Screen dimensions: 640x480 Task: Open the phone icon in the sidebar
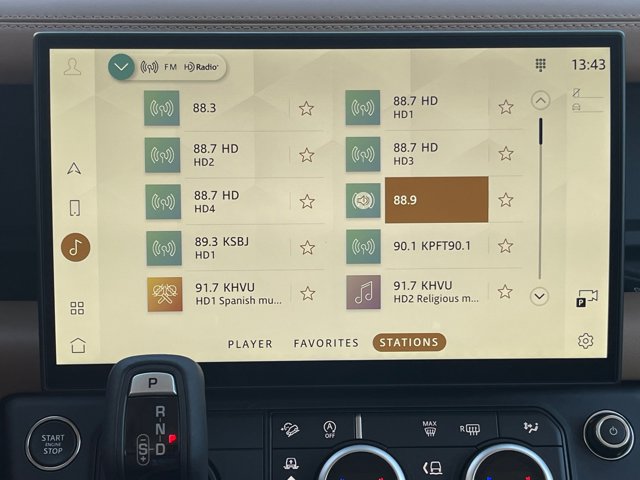click(75, 208)
